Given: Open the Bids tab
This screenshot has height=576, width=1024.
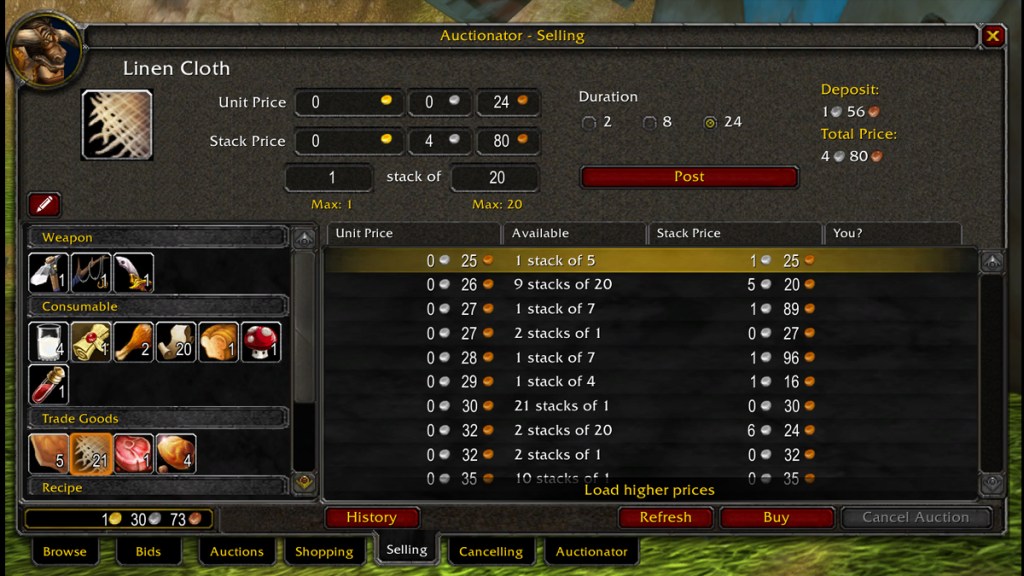Looking at the screenshot, I should [x=148, y=551].
